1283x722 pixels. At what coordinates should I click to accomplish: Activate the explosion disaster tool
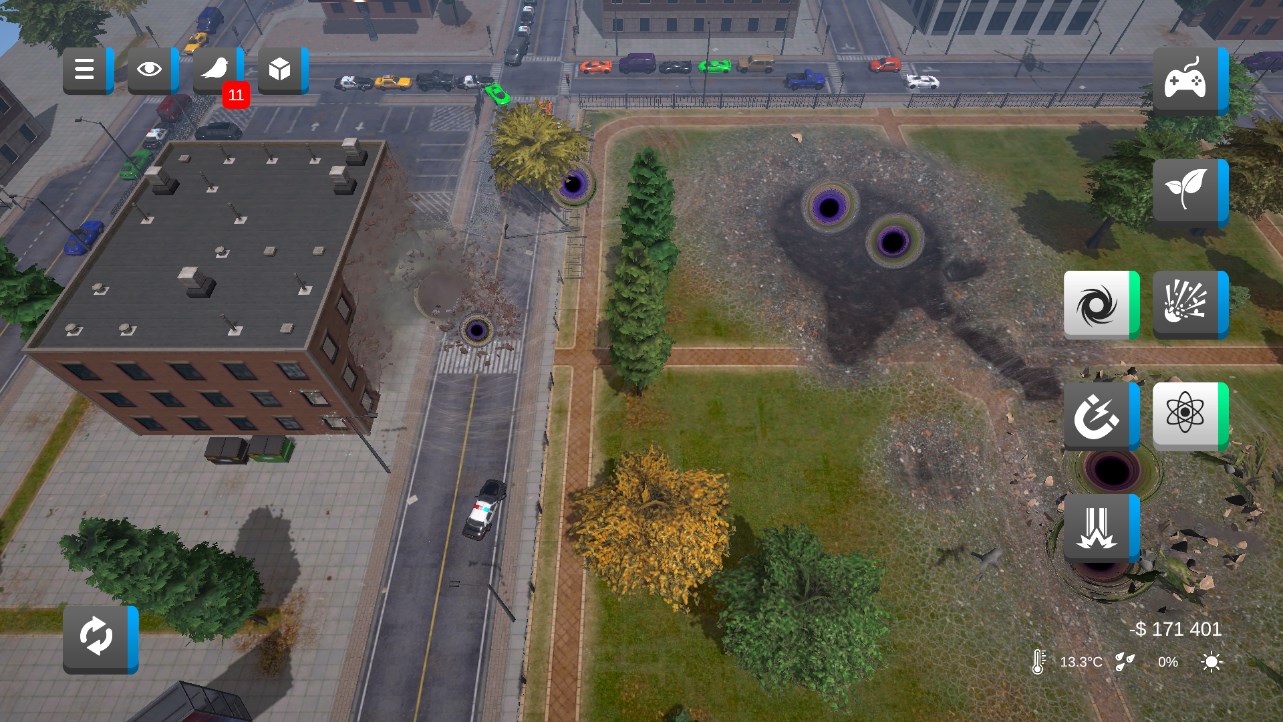pyautogui.click(x=1187, y=304)
